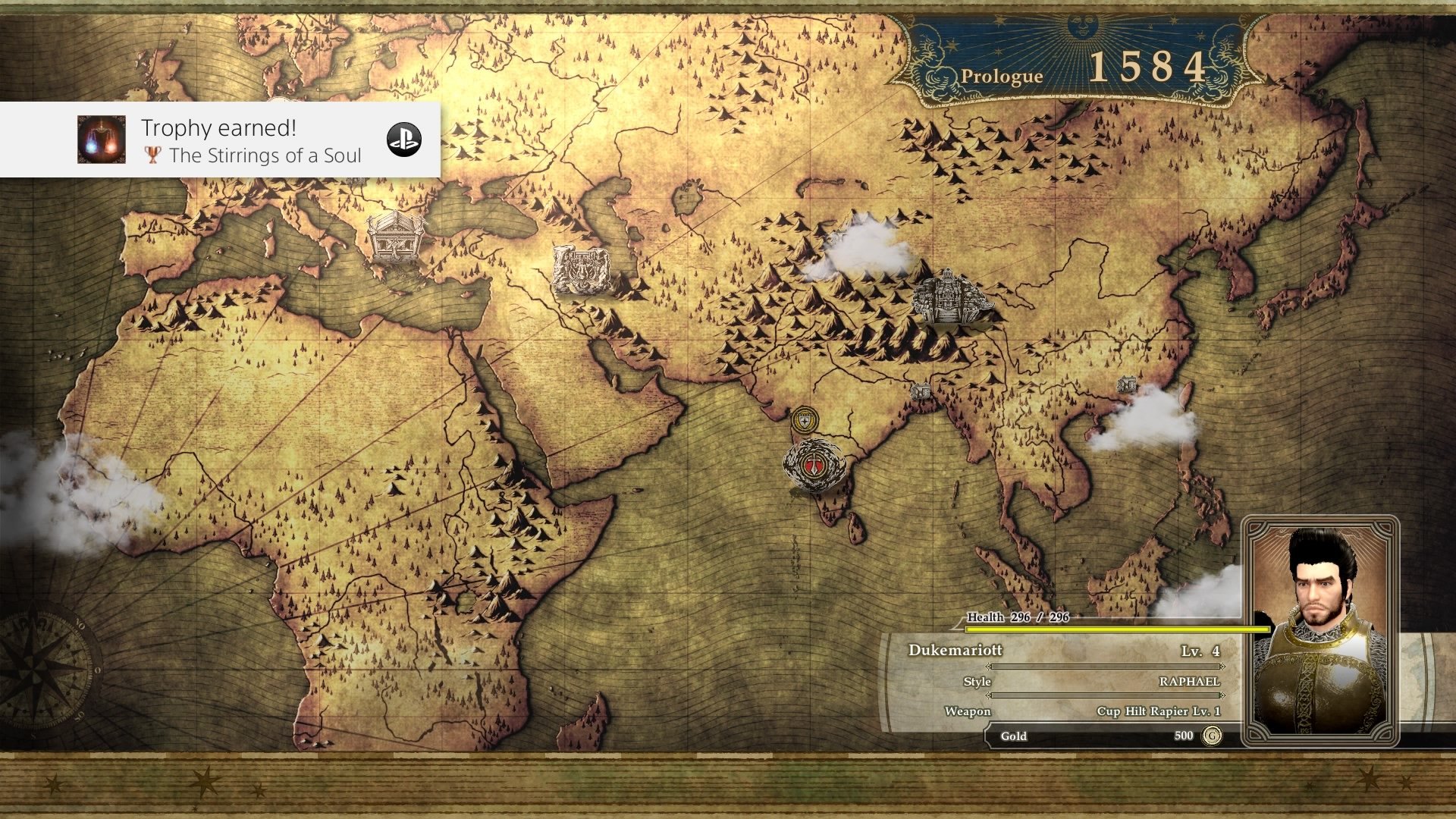1456x819 pixels.
Task: Pick the small town marker near Bengal
Action: coord(921,391)
